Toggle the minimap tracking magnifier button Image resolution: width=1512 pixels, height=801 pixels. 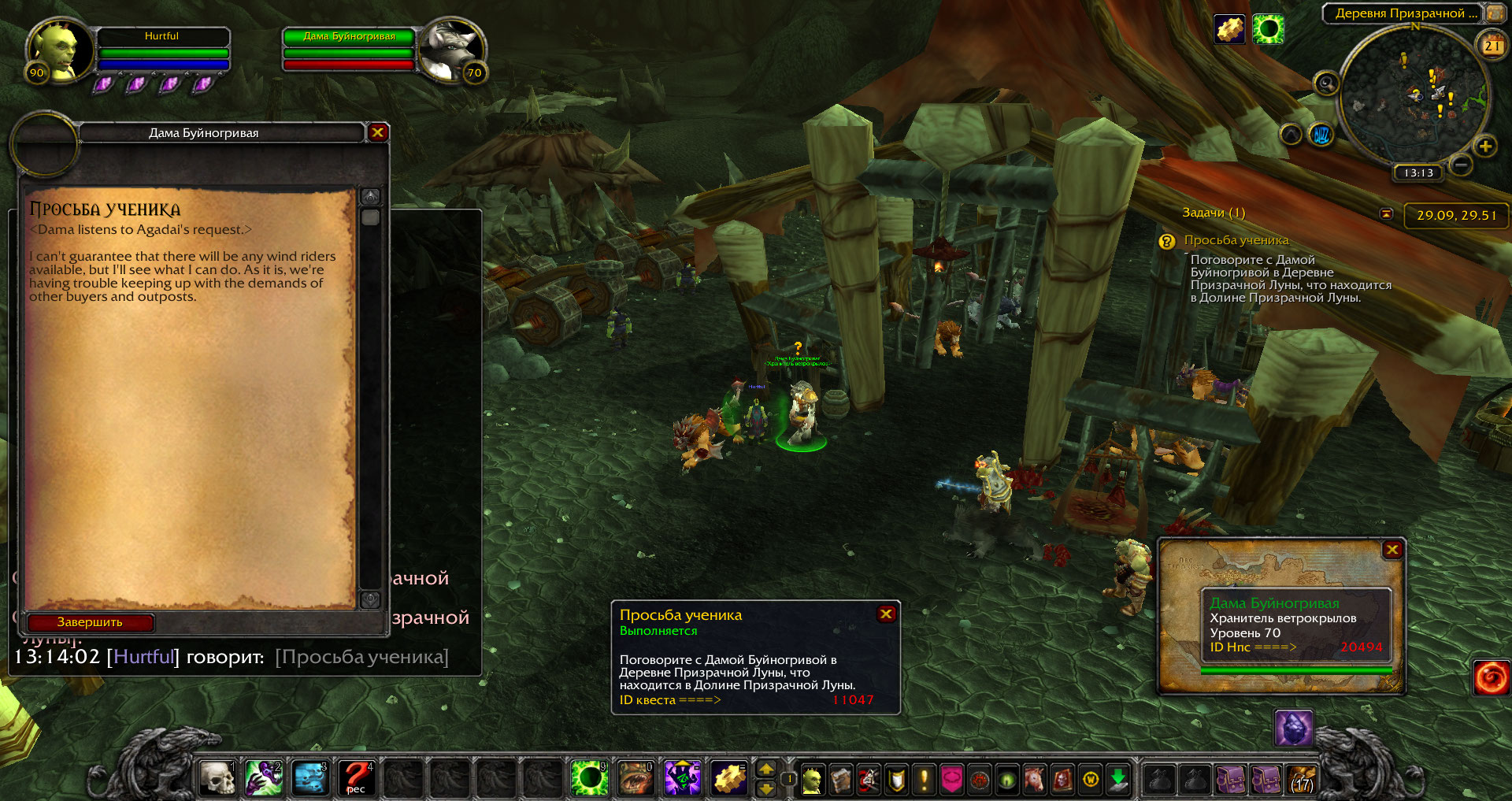(1327, 83)
